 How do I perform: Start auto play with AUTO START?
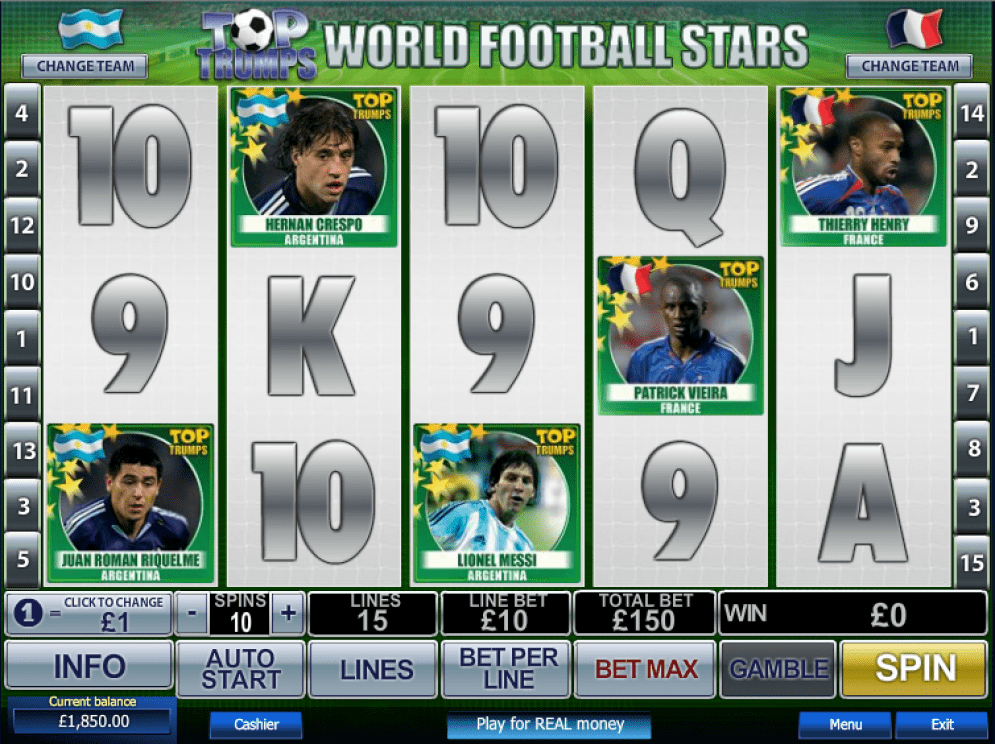[x=240, y=668]
